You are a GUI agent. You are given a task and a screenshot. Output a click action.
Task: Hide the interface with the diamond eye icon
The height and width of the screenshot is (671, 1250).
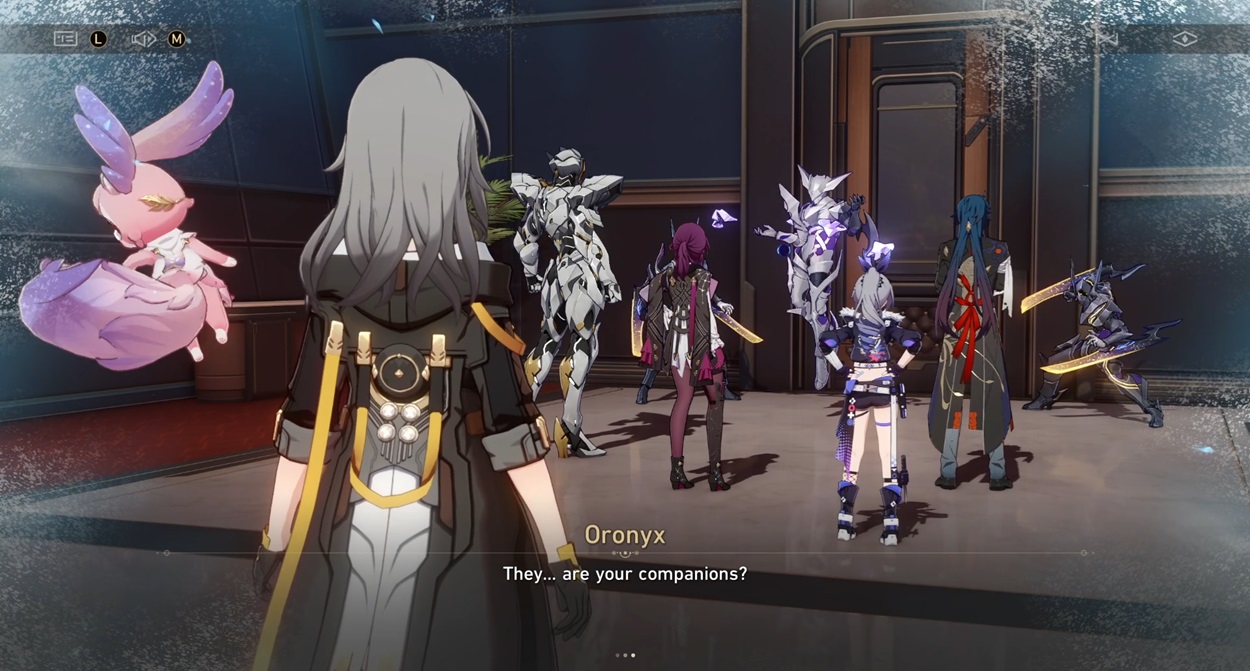point(1185,39)
